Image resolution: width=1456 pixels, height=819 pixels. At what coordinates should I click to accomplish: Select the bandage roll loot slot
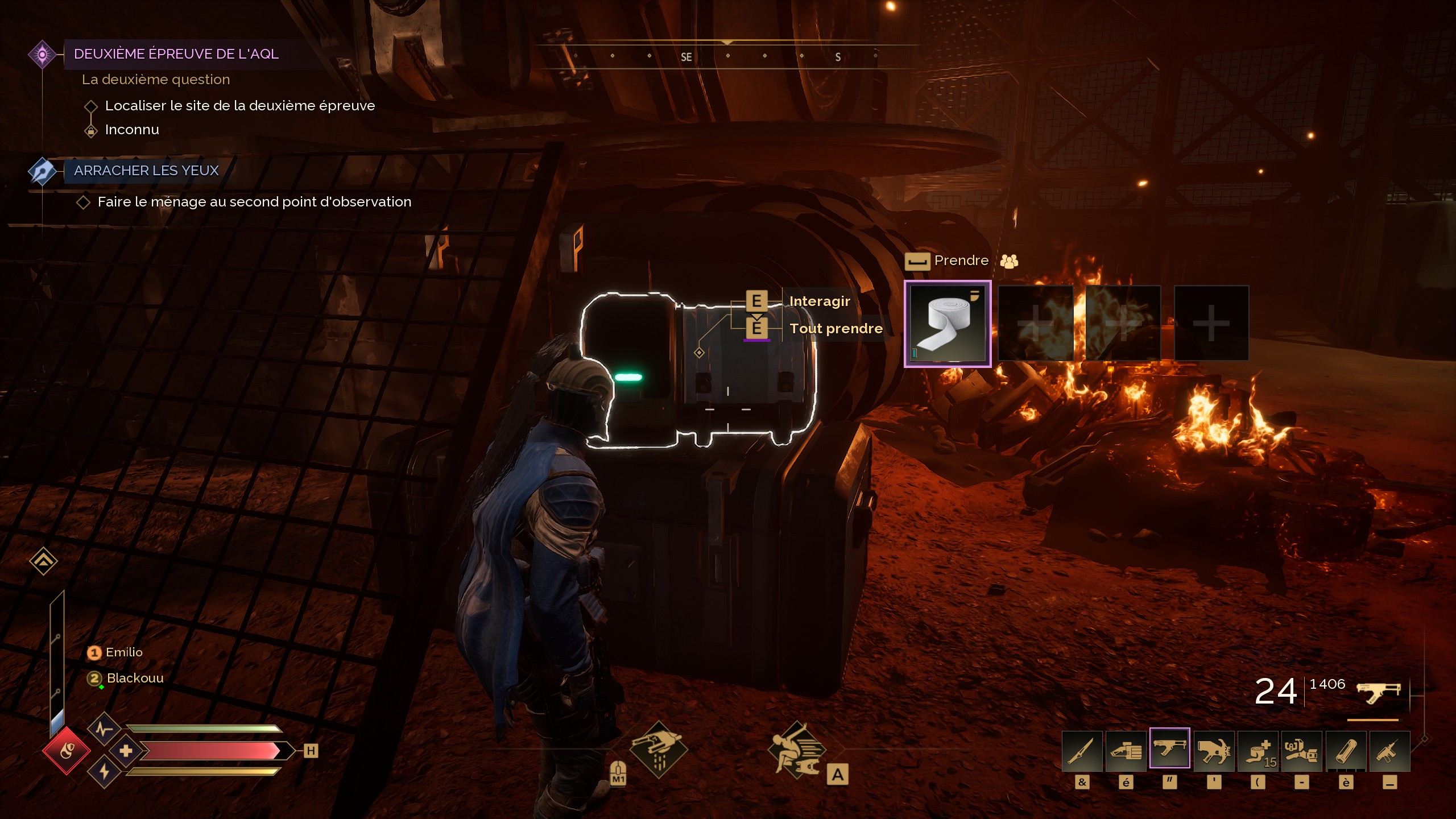click(948, 323)
